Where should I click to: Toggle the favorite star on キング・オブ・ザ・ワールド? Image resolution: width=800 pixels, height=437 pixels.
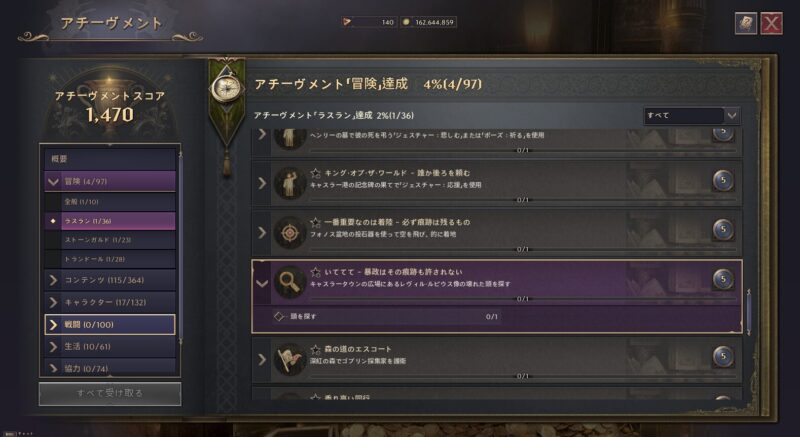[x=315, y=172]
